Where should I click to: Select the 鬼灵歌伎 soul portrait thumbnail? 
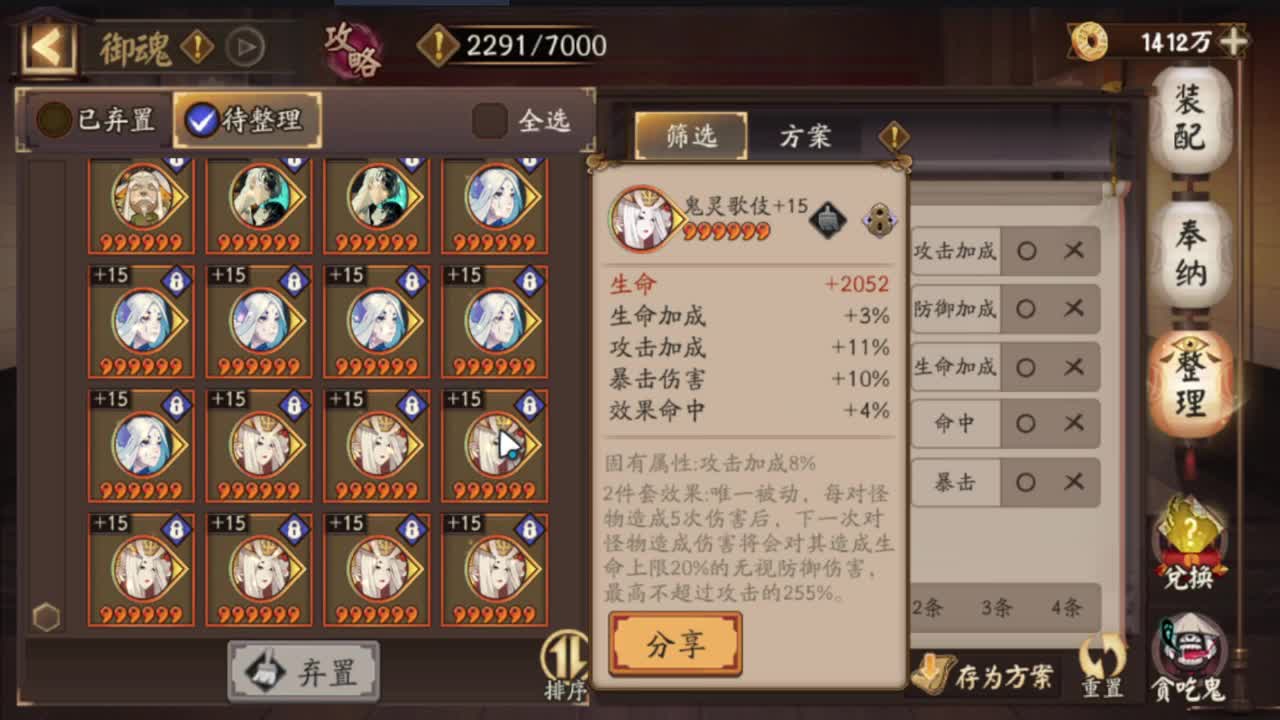[x=641, y=219]
